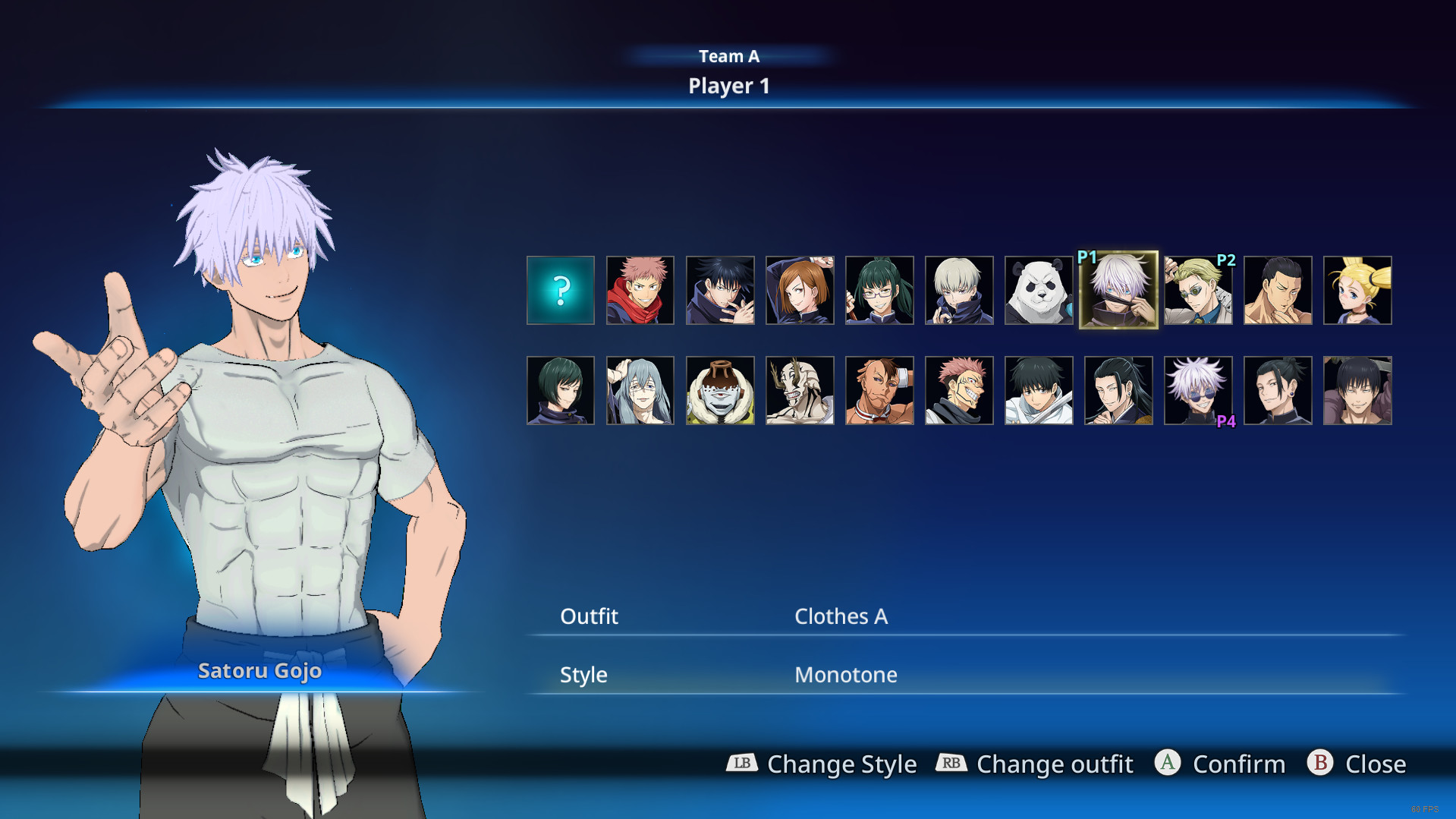Open the Outfit option showing Clothes A

841,616
